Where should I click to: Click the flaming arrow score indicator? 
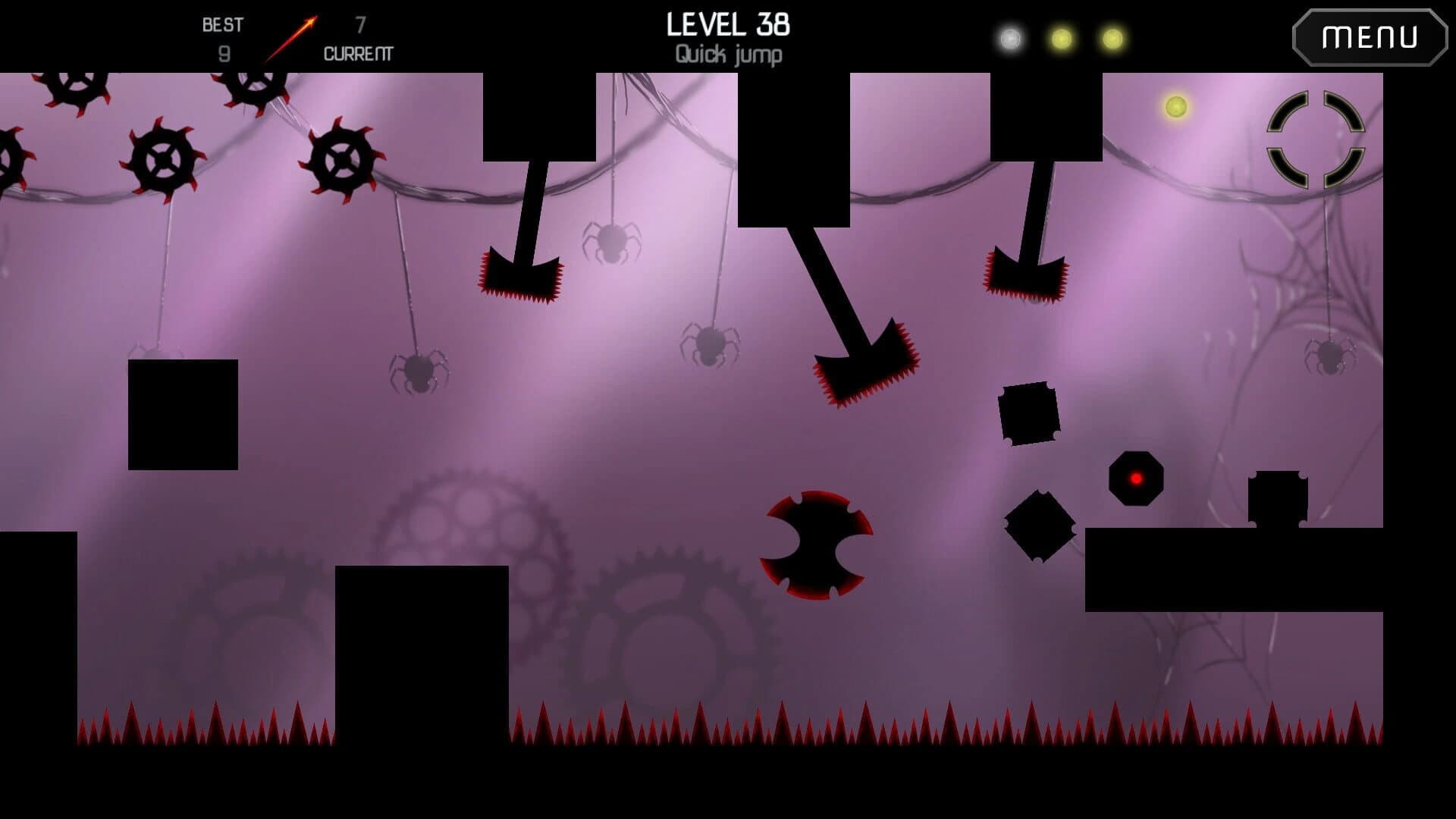click(293, 36)
